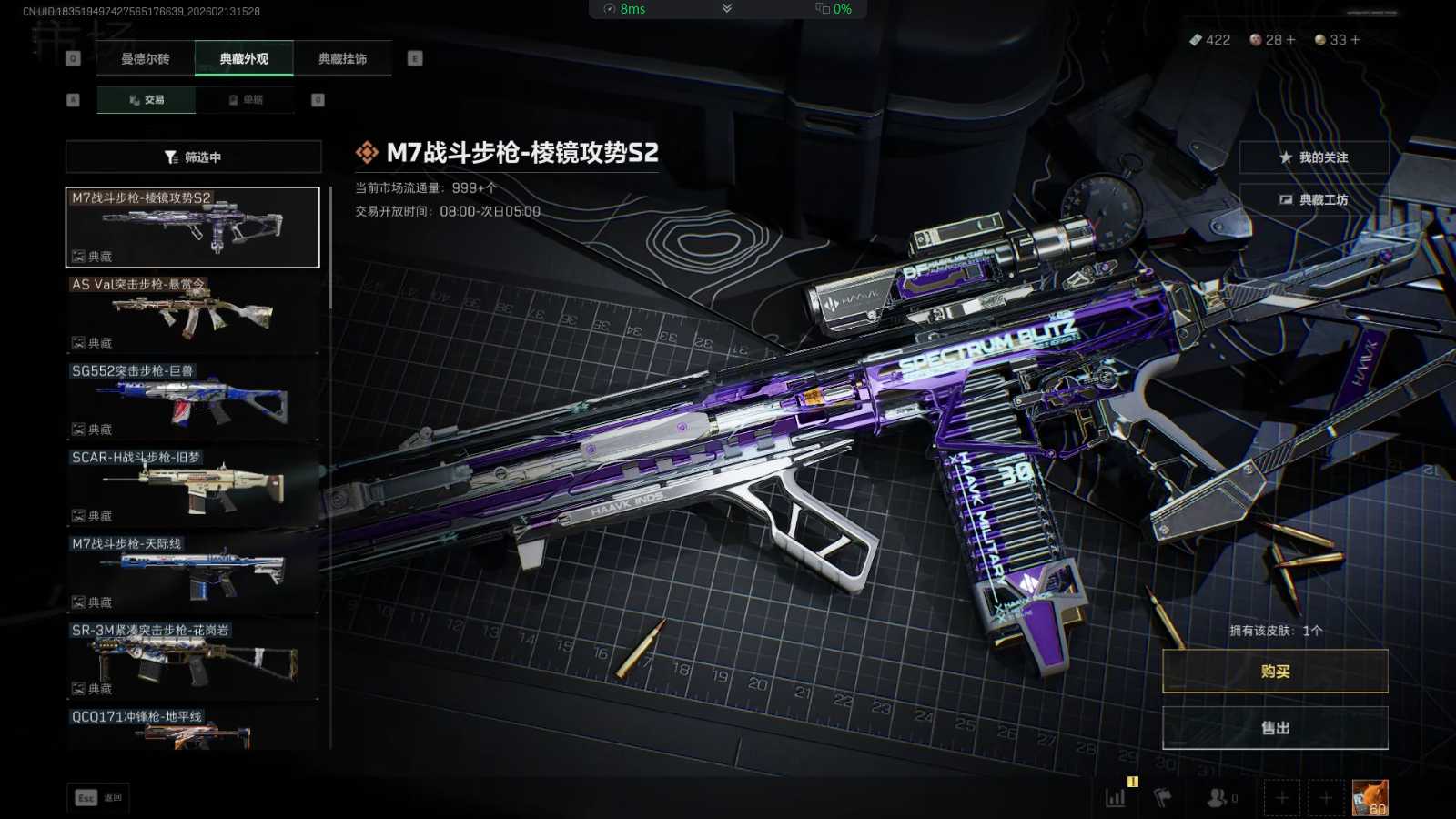
Task: Open the 筛选中 filter button
Action: point(193,157)
